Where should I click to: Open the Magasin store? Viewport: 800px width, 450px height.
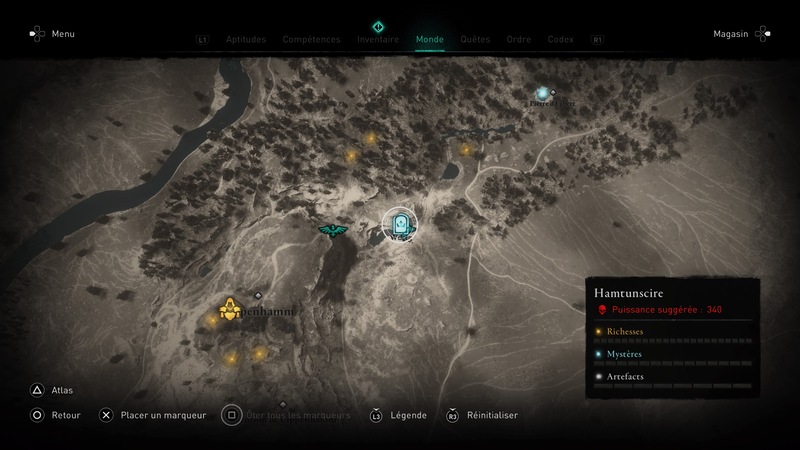coord(731,34)
